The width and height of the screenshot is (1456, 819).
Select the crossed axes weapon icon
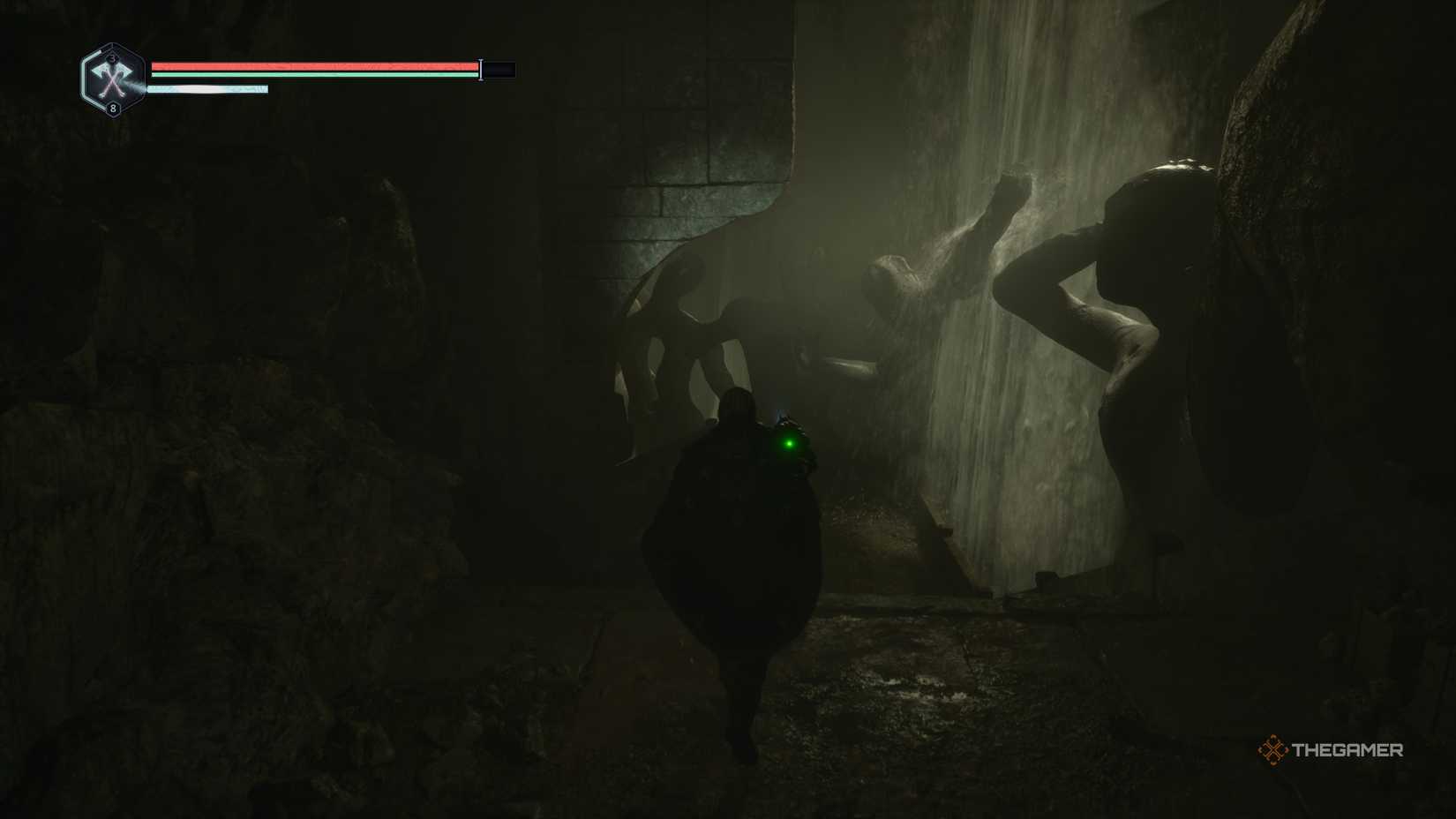click(112, 81)
